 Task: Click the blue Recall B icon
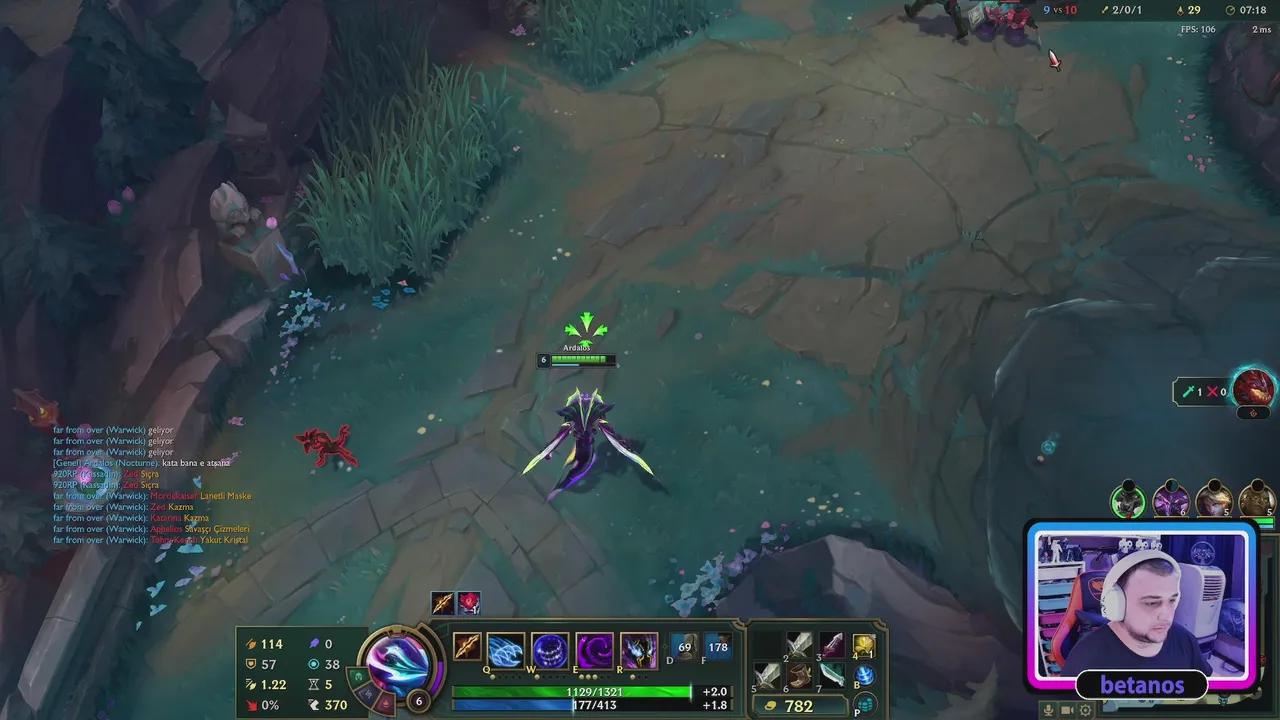[x=866, y=676]
